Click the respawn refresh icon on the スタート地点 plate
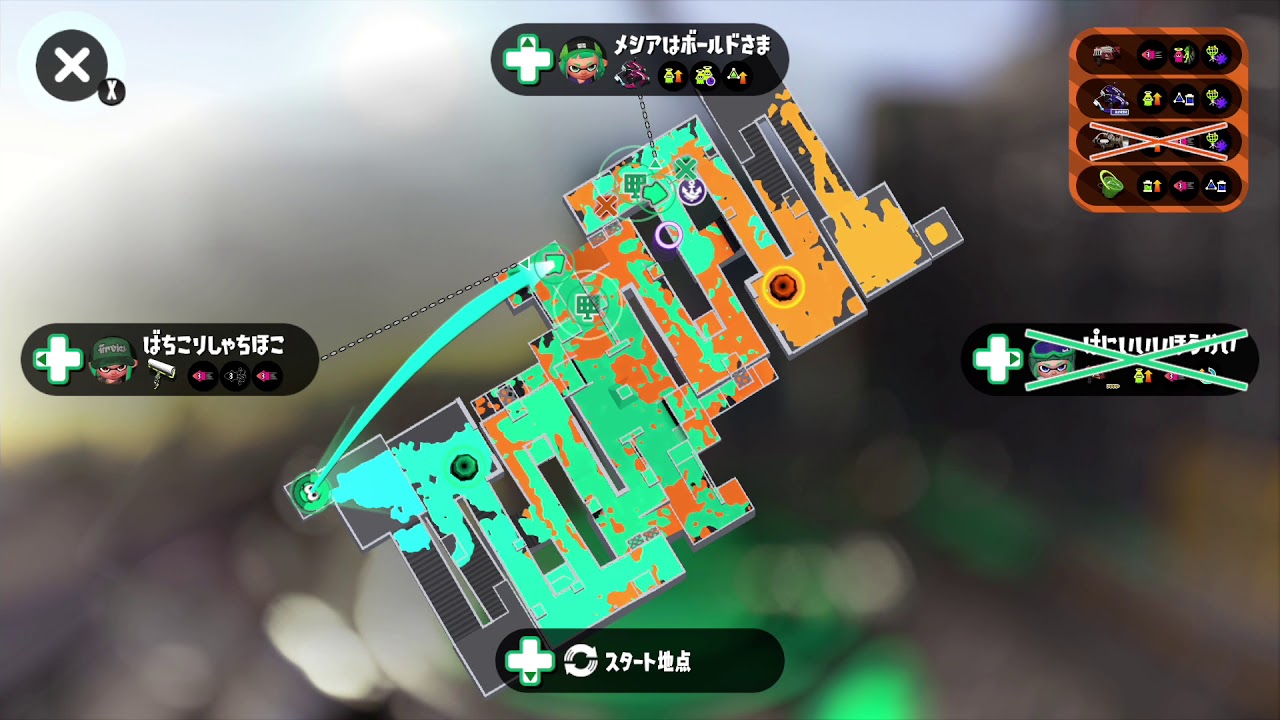Screen dimensions: 1280x720 pos(580,661)
